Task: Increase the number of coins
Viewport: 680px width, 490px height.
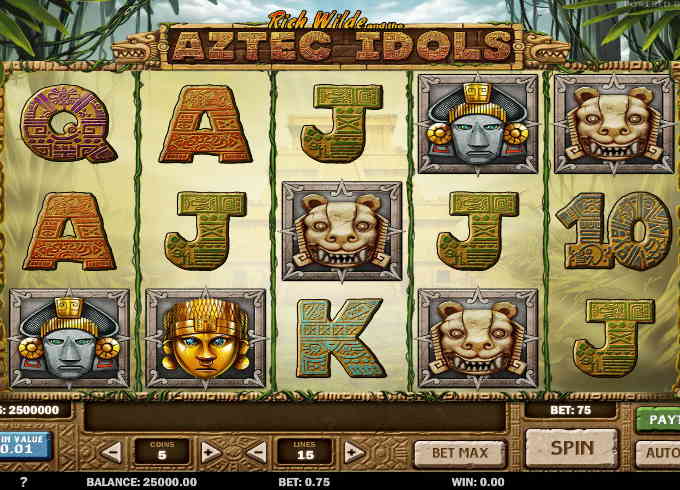Action: coord(209,452)
